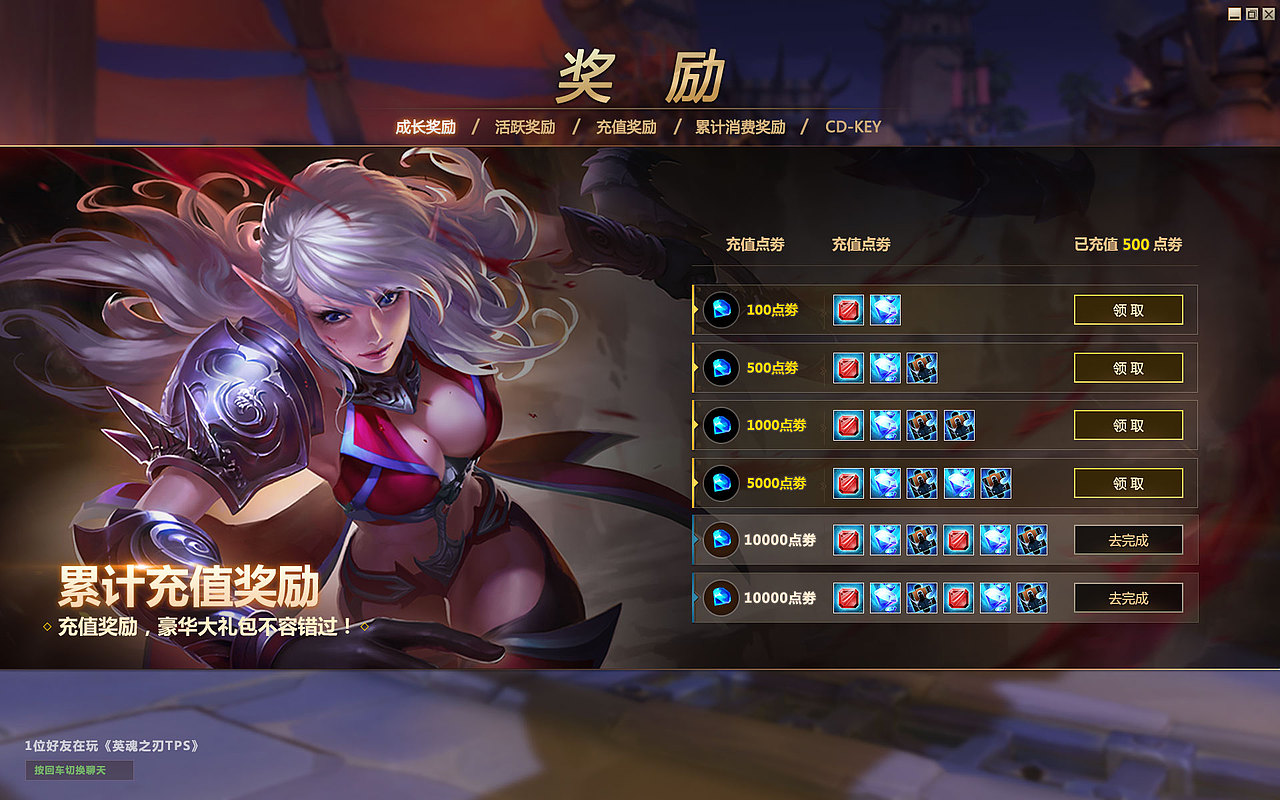
Task: Click 去完成 for the 10000点券 reward
Action: pos(1128,540)
